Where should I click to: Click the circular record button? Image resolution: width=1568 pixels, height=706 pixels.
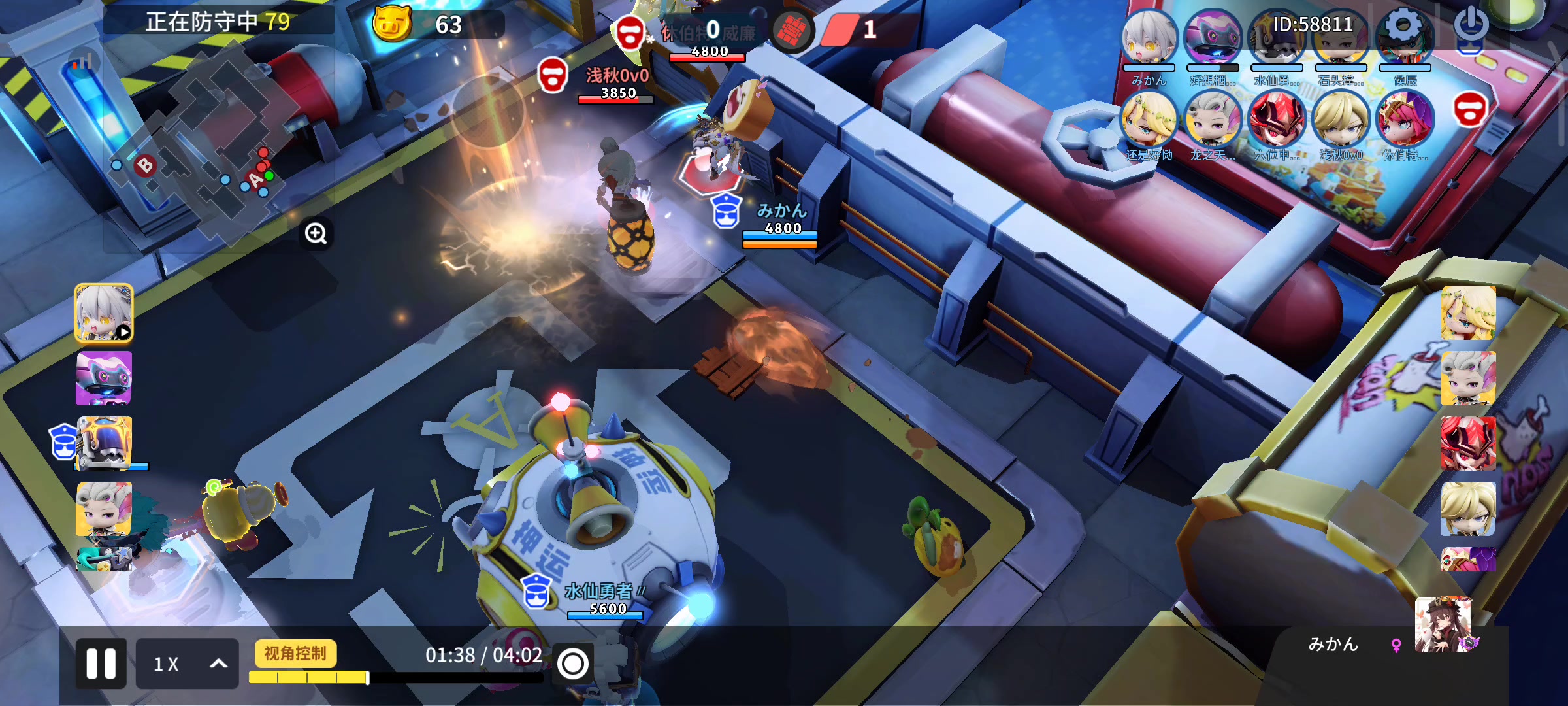pyautogui.click(x=573, y=664)
